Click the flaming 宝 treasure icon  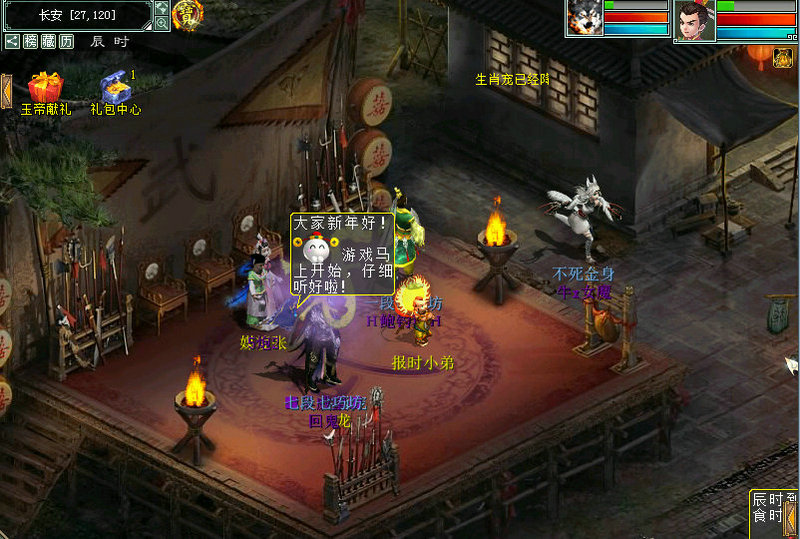pos(187,14)
